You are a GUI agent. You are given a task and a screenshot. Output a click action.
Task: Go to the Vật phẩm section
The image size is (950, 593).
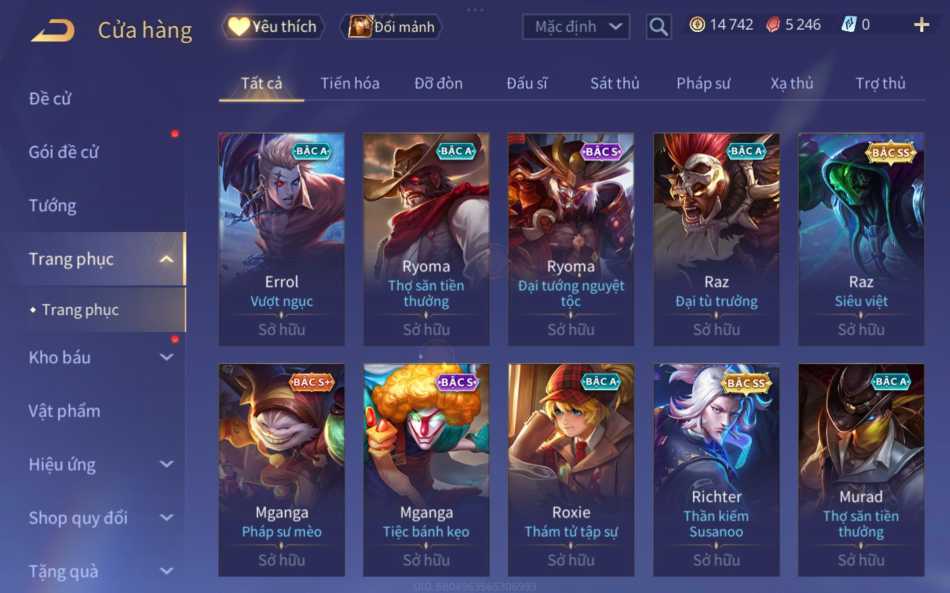[65, 411]
